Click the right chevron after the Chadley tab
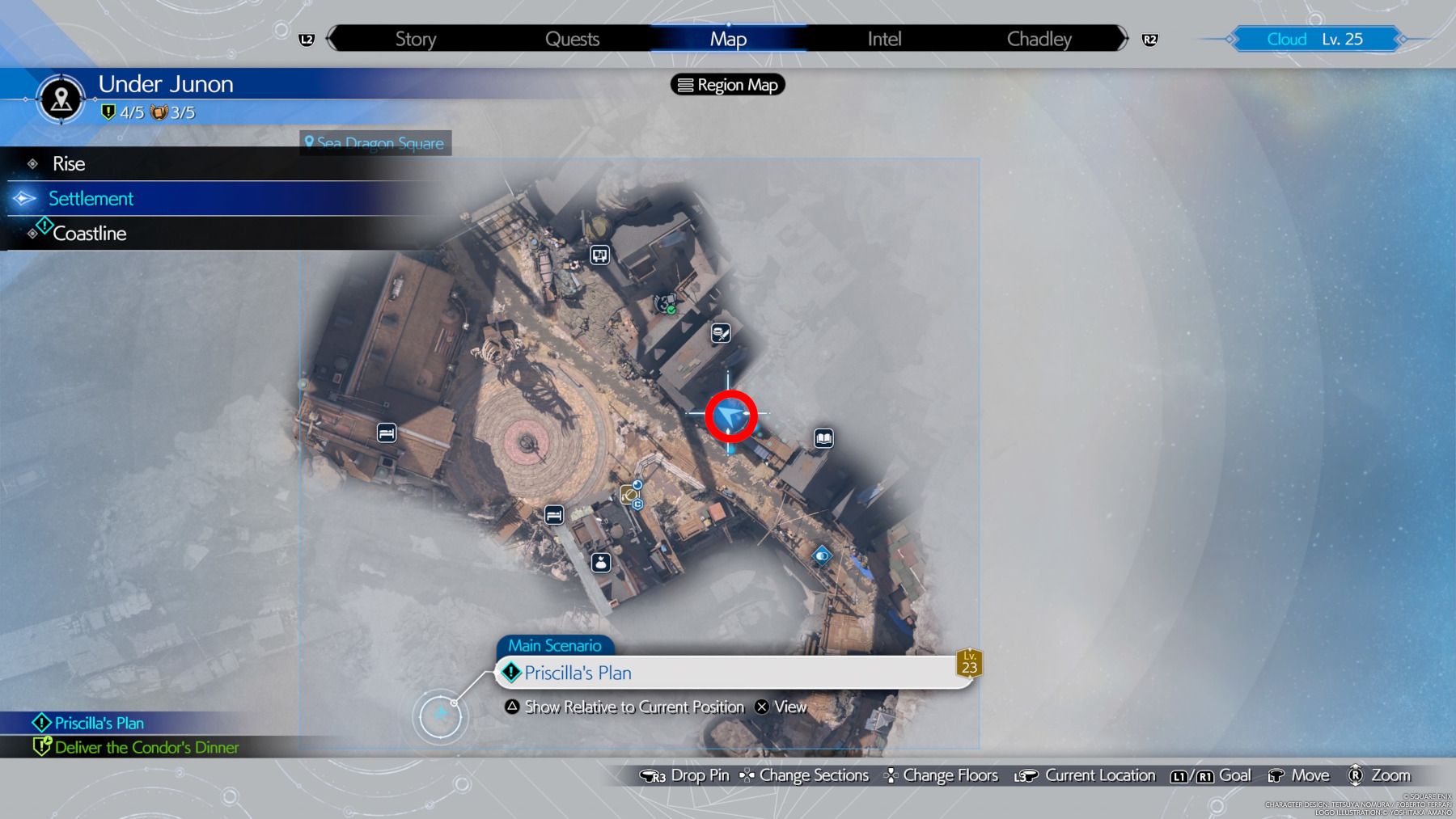The width and height of the screenshot is (1456, 819). 1123,38
